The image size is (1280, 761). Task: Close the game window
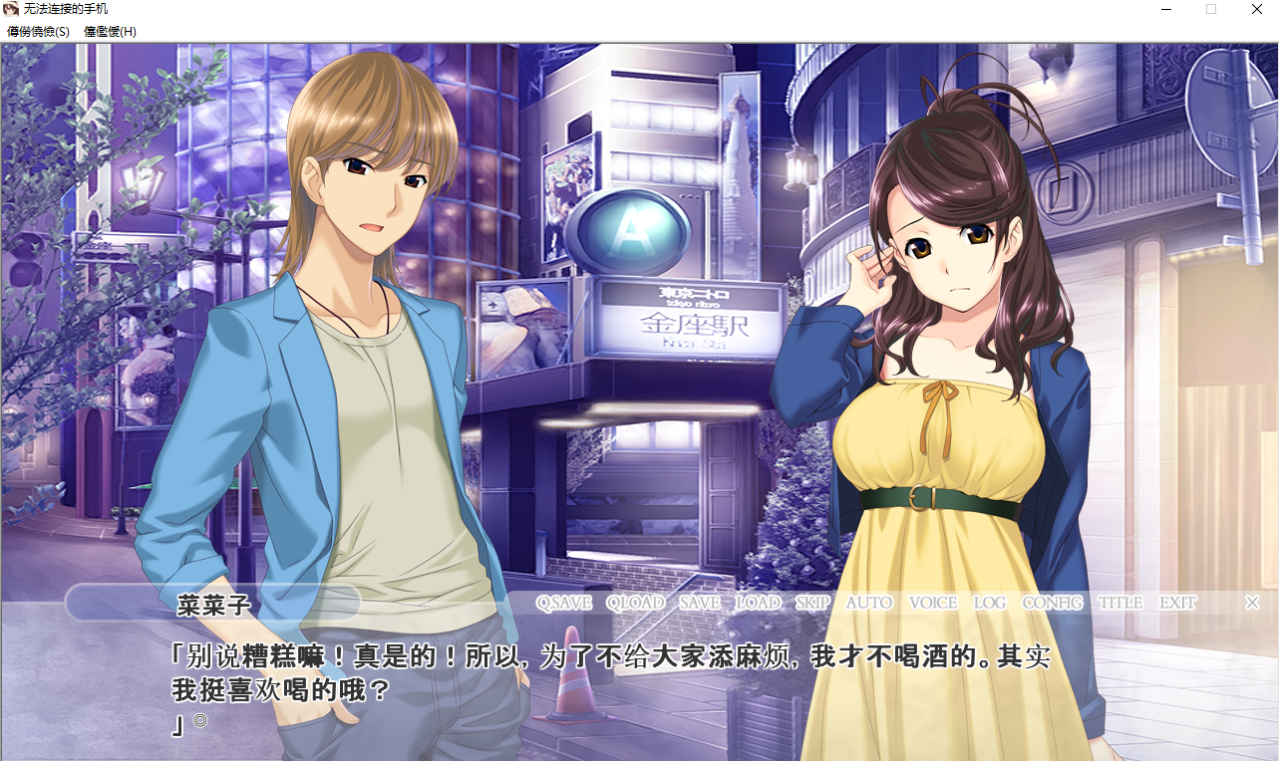pyautogui.click(x=1256, y=9)
